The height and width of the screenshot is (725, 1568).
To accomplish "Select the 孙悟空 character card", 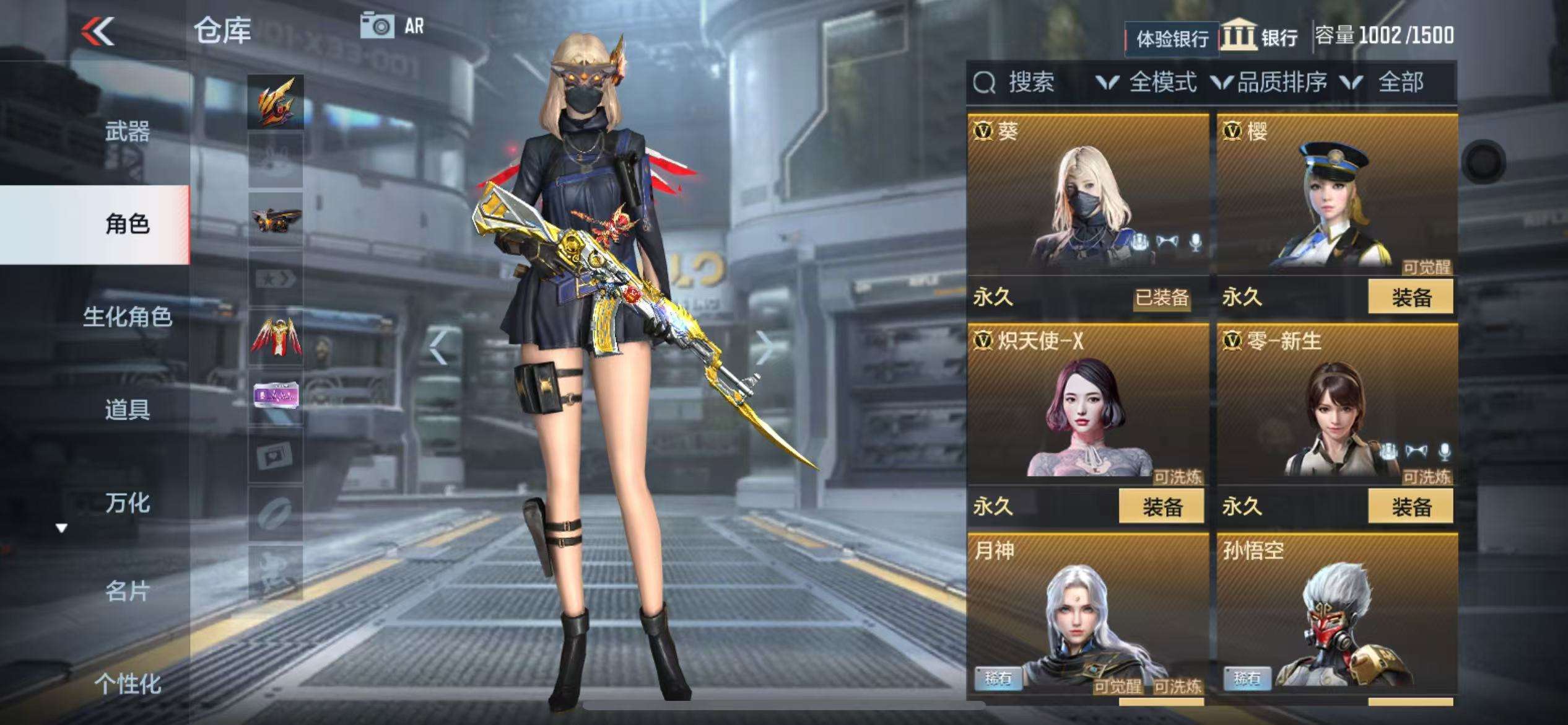I will (x=1336, y=613).
